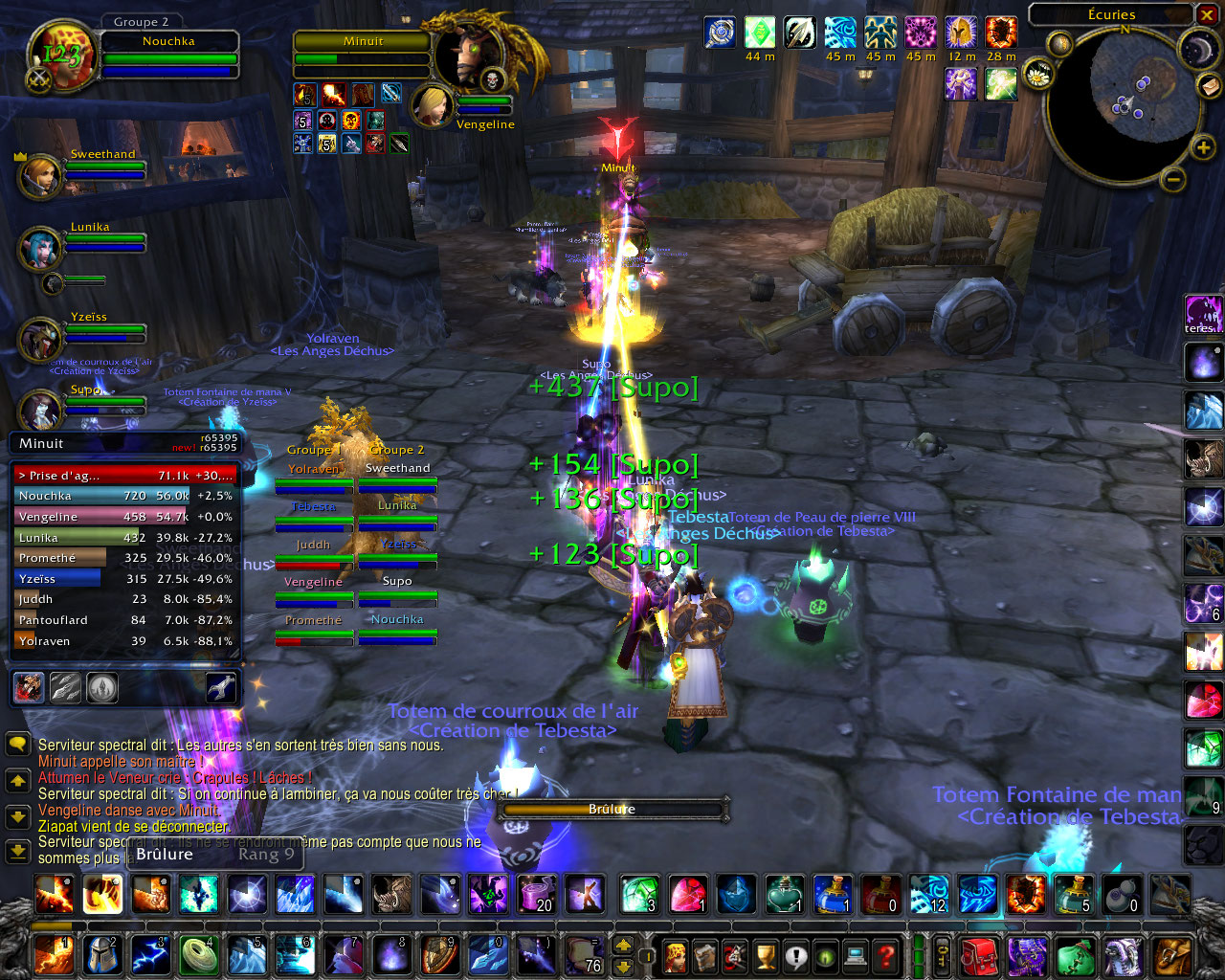Open the red question mark help button
The height and width of the screenshot is (980, 1225).
[886, 955]
